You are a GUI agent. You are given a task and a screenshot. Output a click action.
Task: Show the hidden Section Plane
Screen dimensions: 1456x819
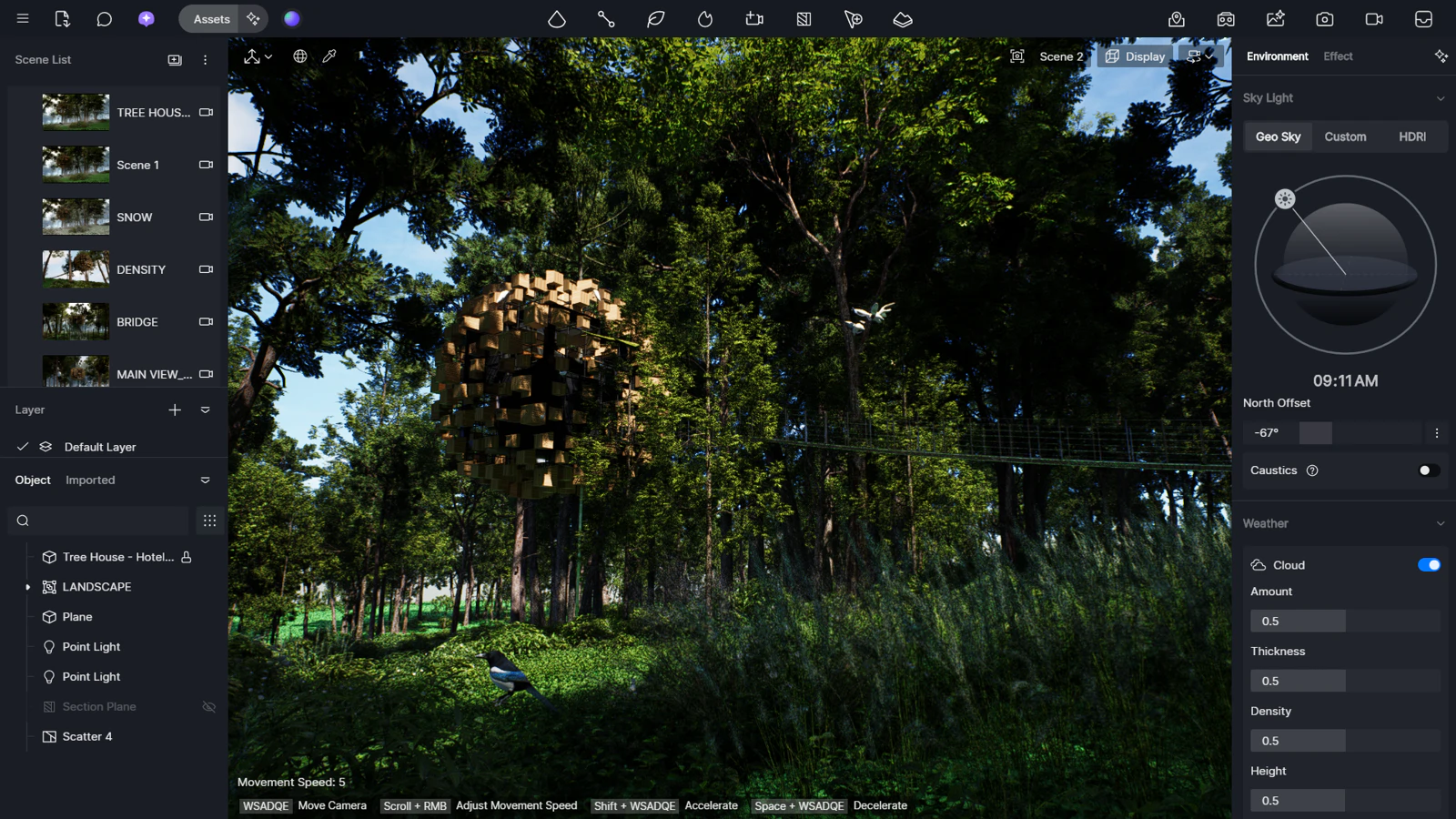[x=208, y=706]
